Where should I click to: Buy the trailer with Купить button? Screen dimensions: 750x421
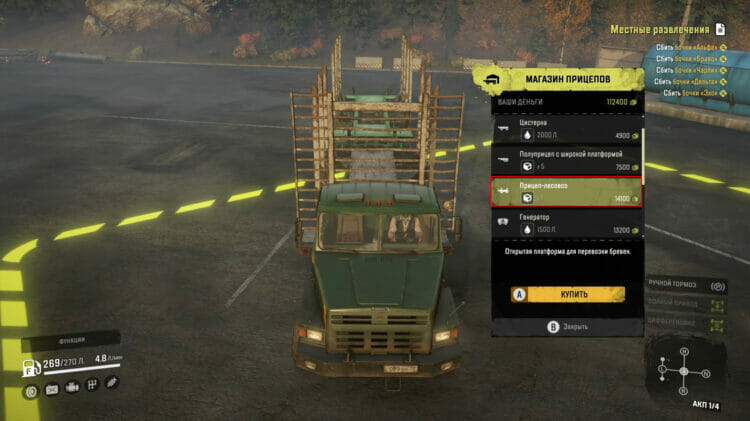pyautogui.click(x=568, y=294)
